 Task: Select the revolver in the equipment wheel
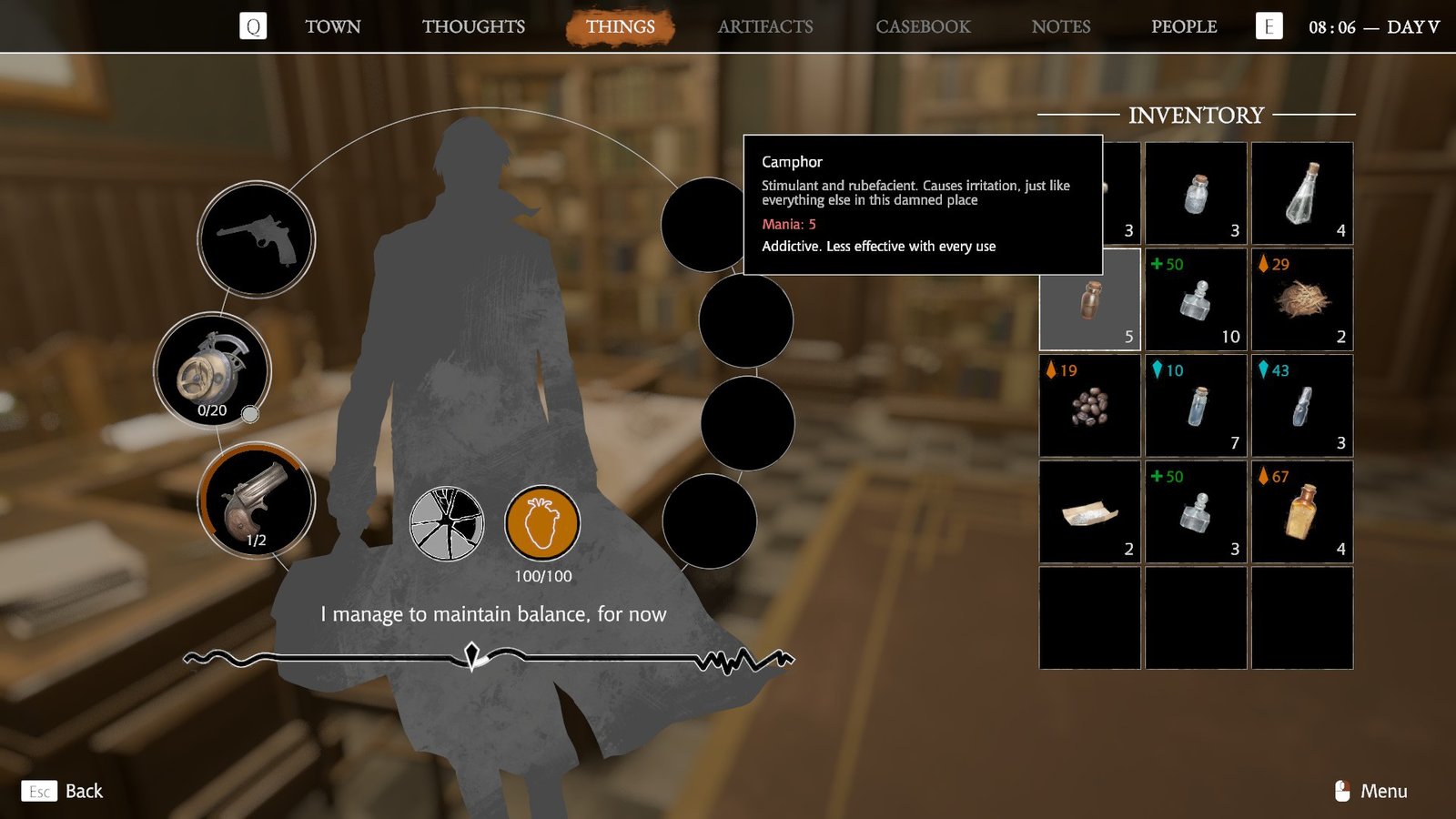pos(256,238)
